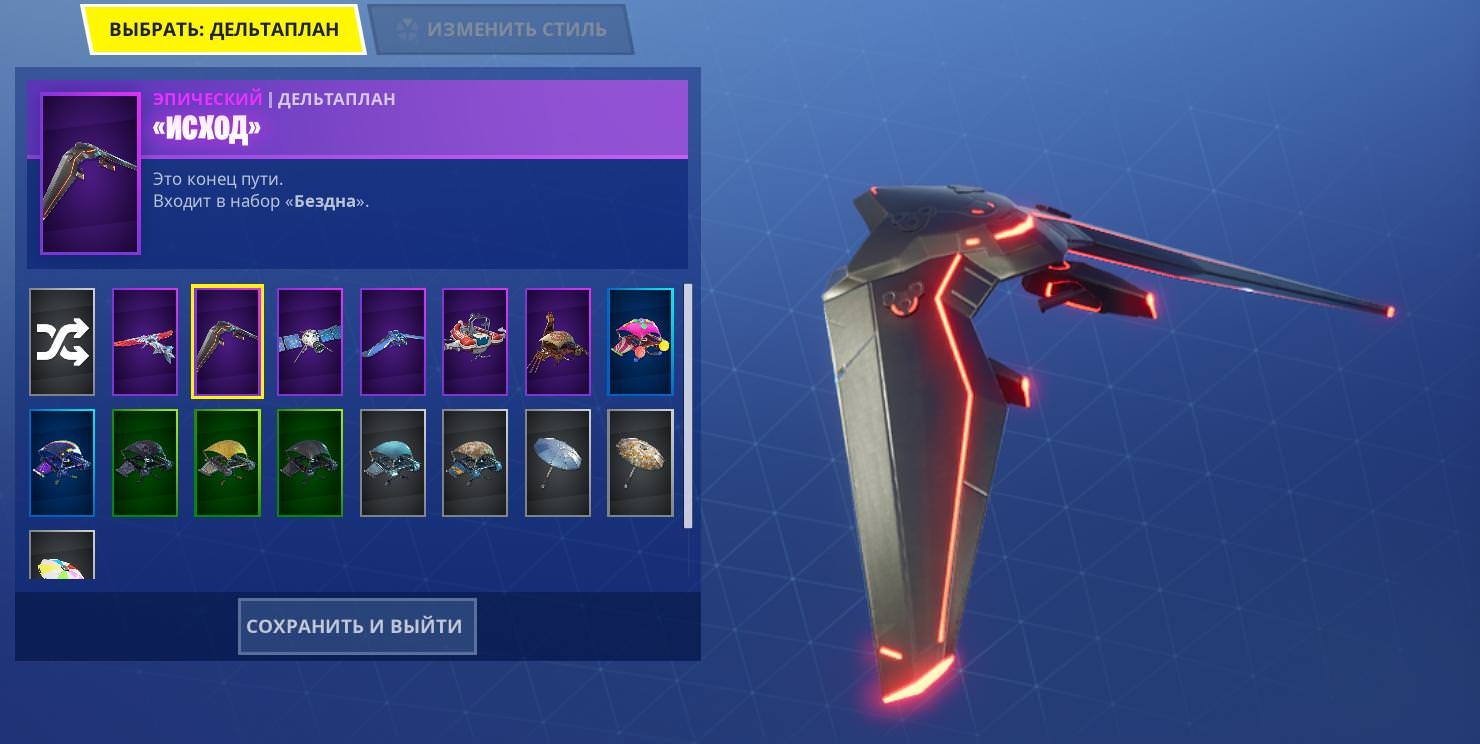Select the light blue canopy common glider
Image resolution: width=1480 pixels, height=744 pixels.
(393, 463)
